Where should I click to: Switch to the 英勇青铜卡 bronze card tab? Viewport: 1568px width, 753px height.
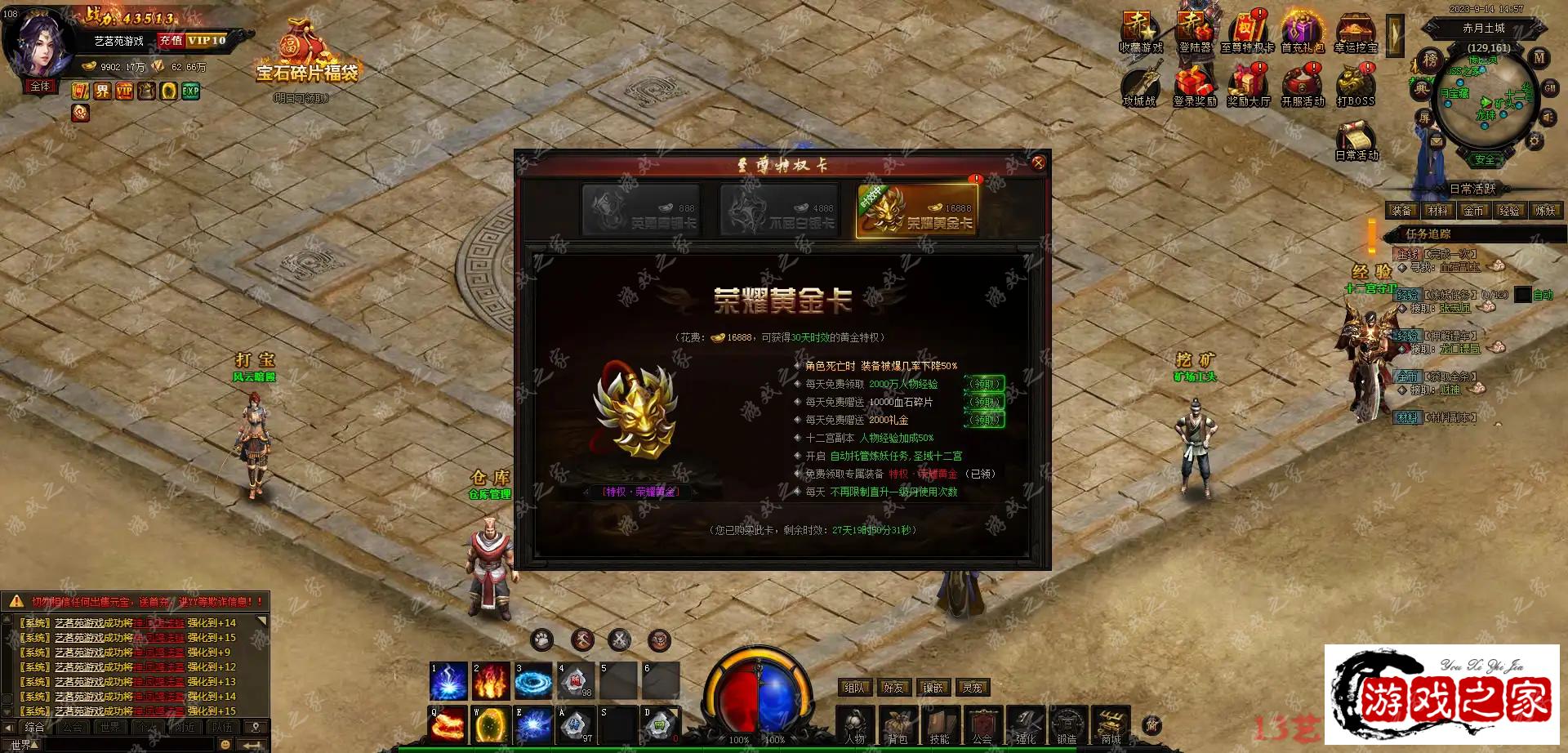640,211
